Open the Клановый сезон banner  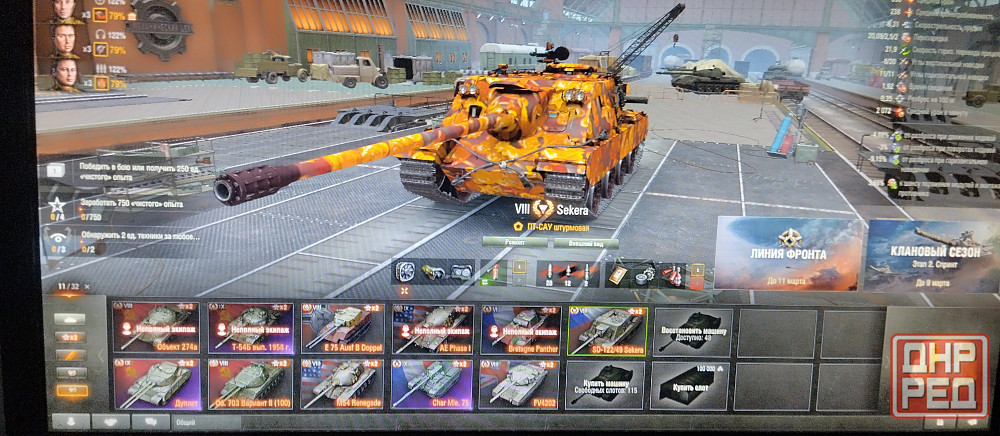pos(930,255)
